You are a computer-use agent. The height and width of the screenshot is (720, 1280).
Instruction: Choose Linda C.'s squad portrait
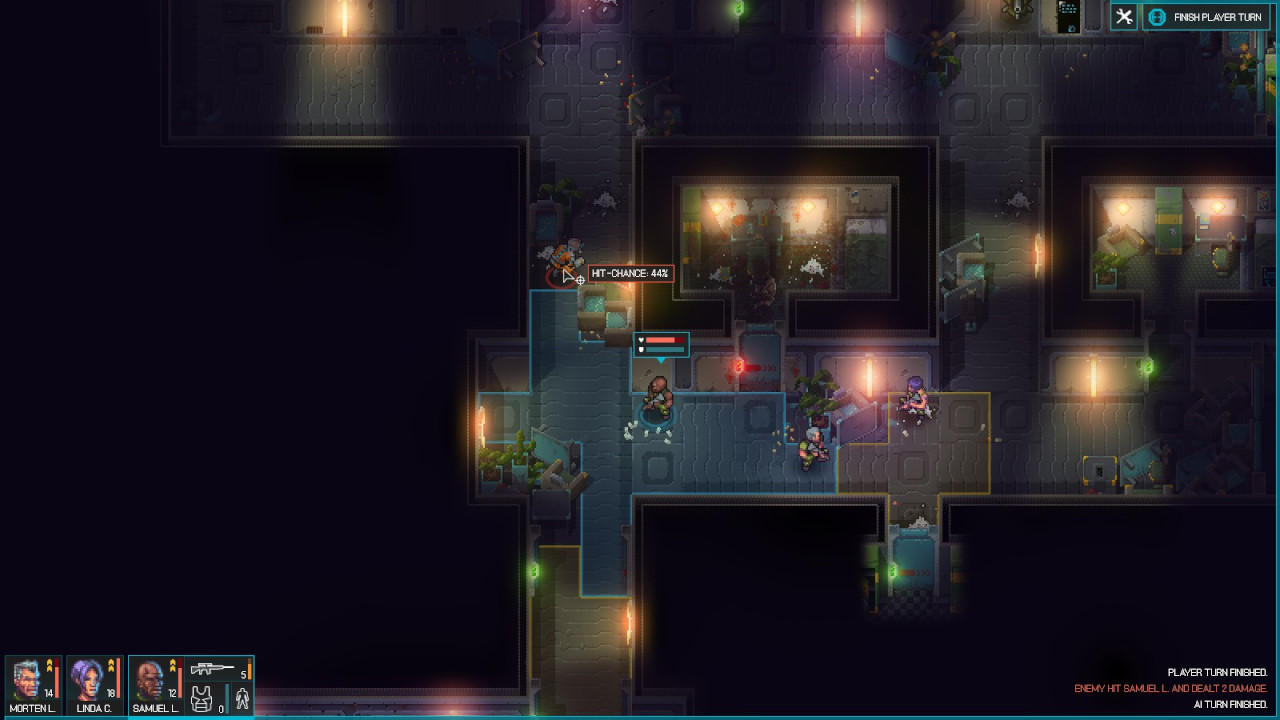(x=93, y=685)
